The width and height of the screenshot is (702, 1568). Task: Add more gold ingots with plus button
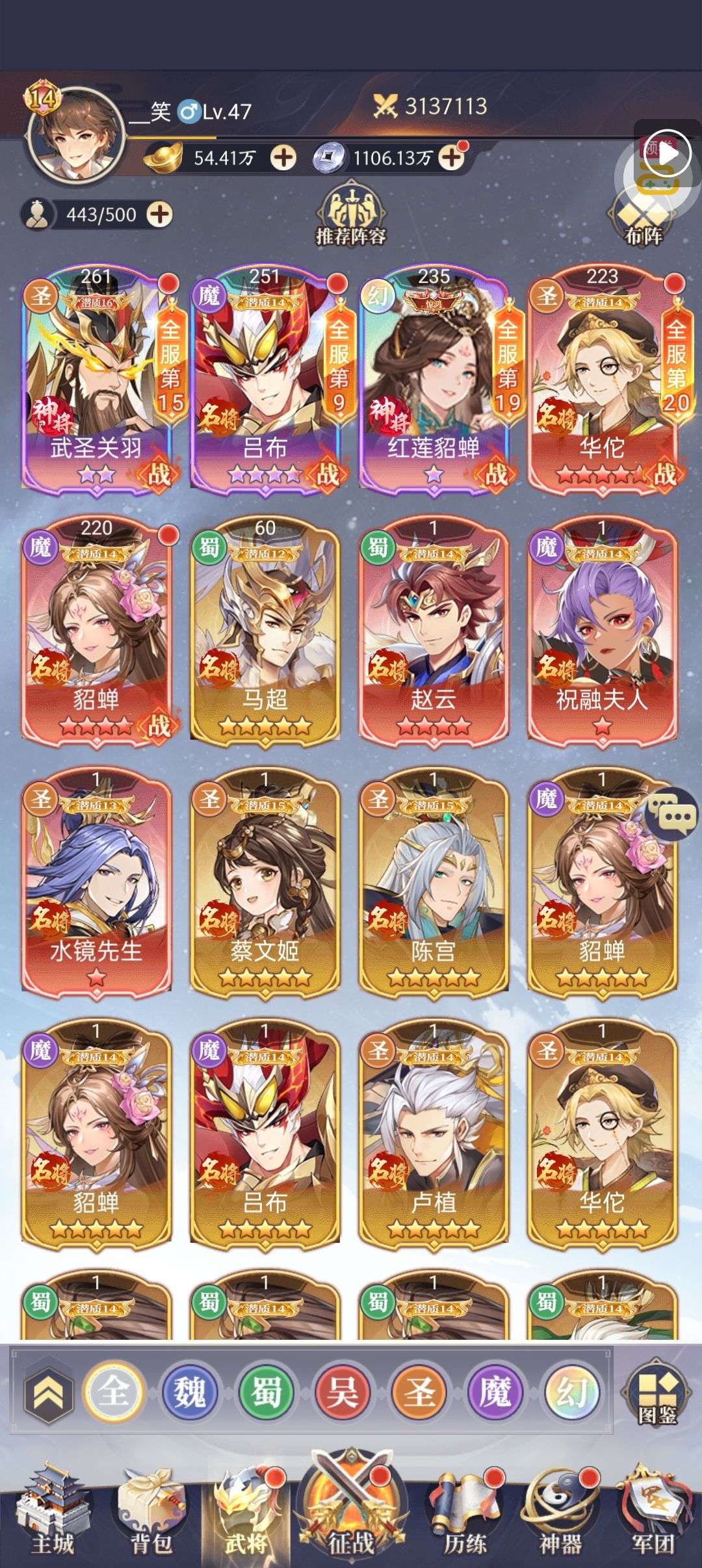(283, 157)
